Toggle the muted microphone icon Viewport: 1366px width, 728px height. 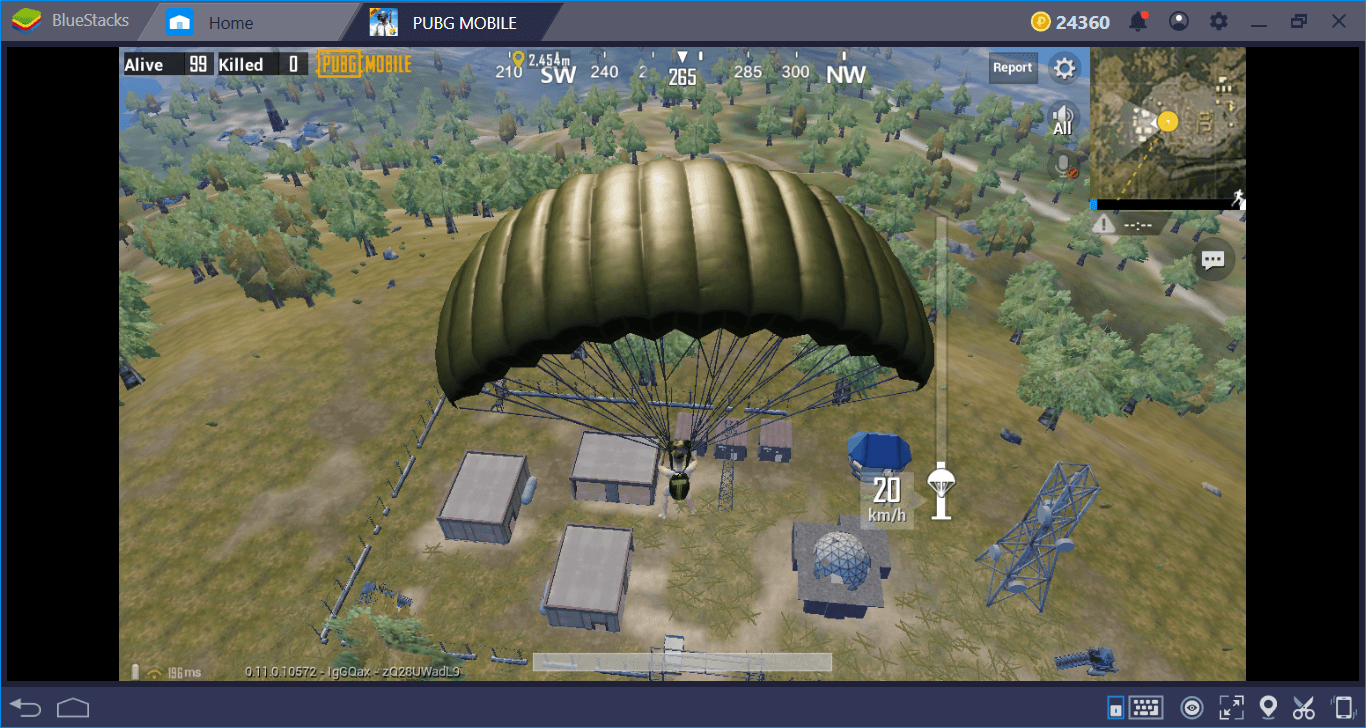tap(1064, 165)
